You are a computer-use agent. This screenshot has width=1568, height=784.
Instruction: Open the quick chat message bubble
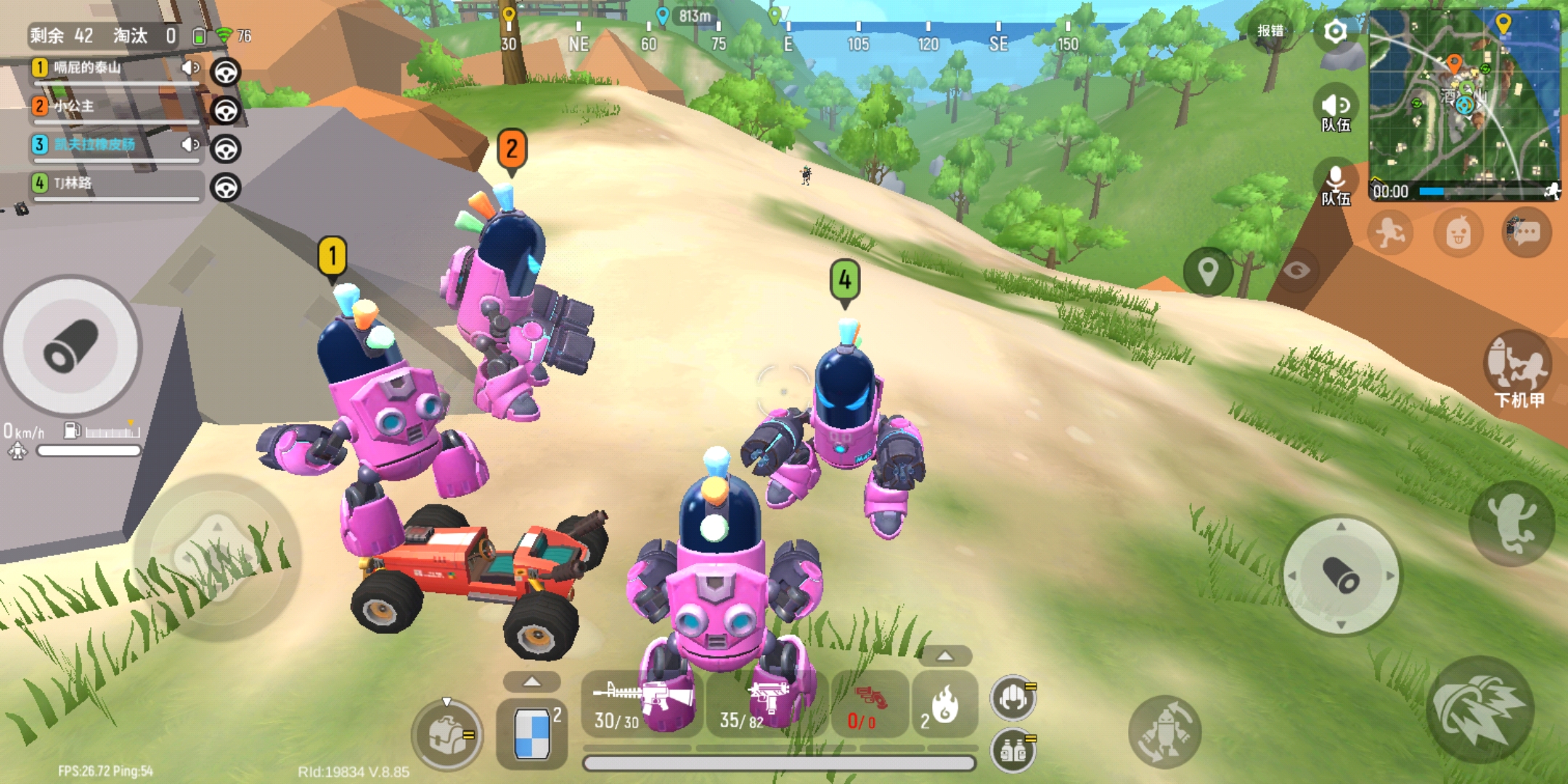point(1526,233)
